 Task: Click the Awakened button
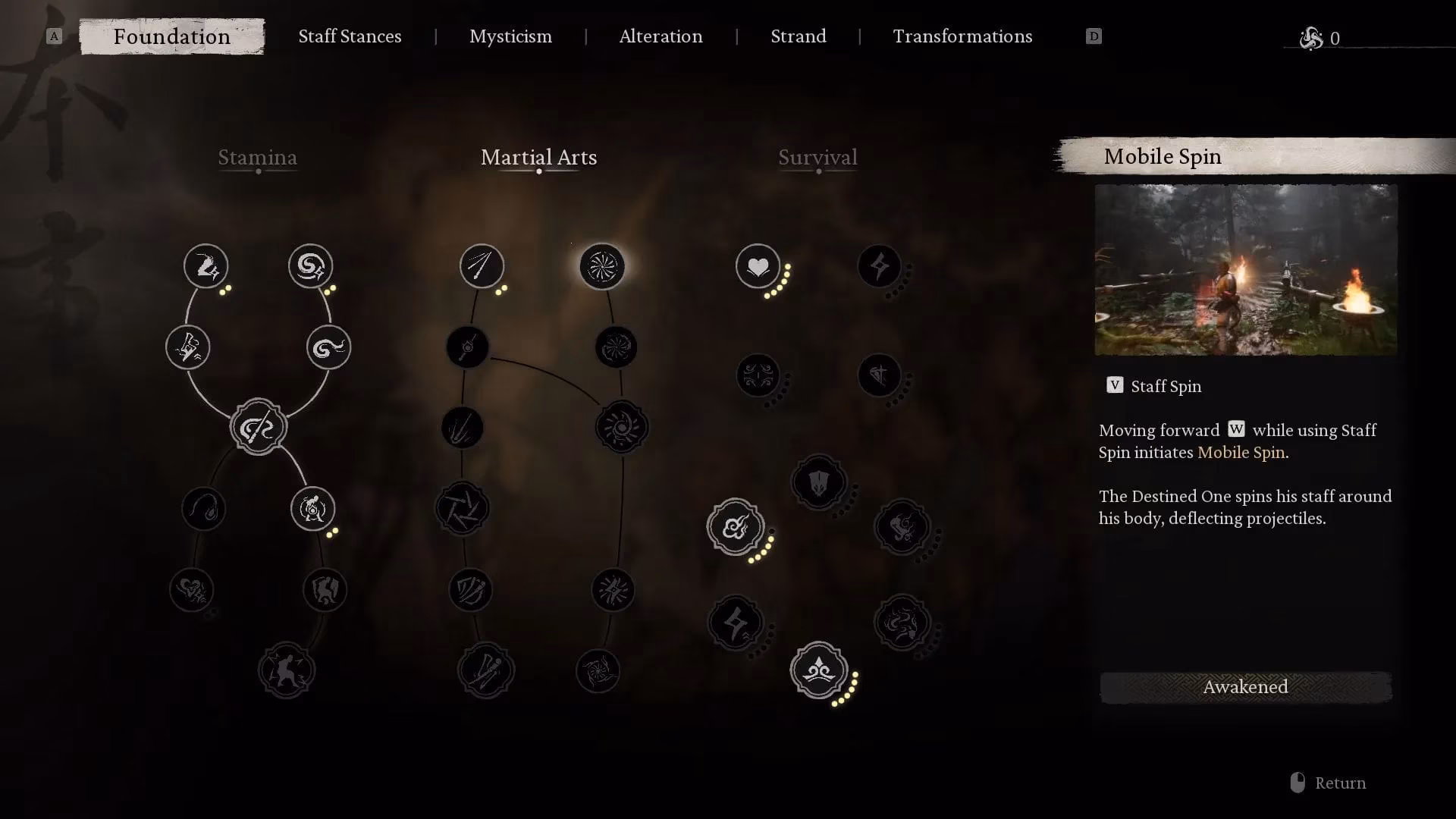coord(1244,687)
